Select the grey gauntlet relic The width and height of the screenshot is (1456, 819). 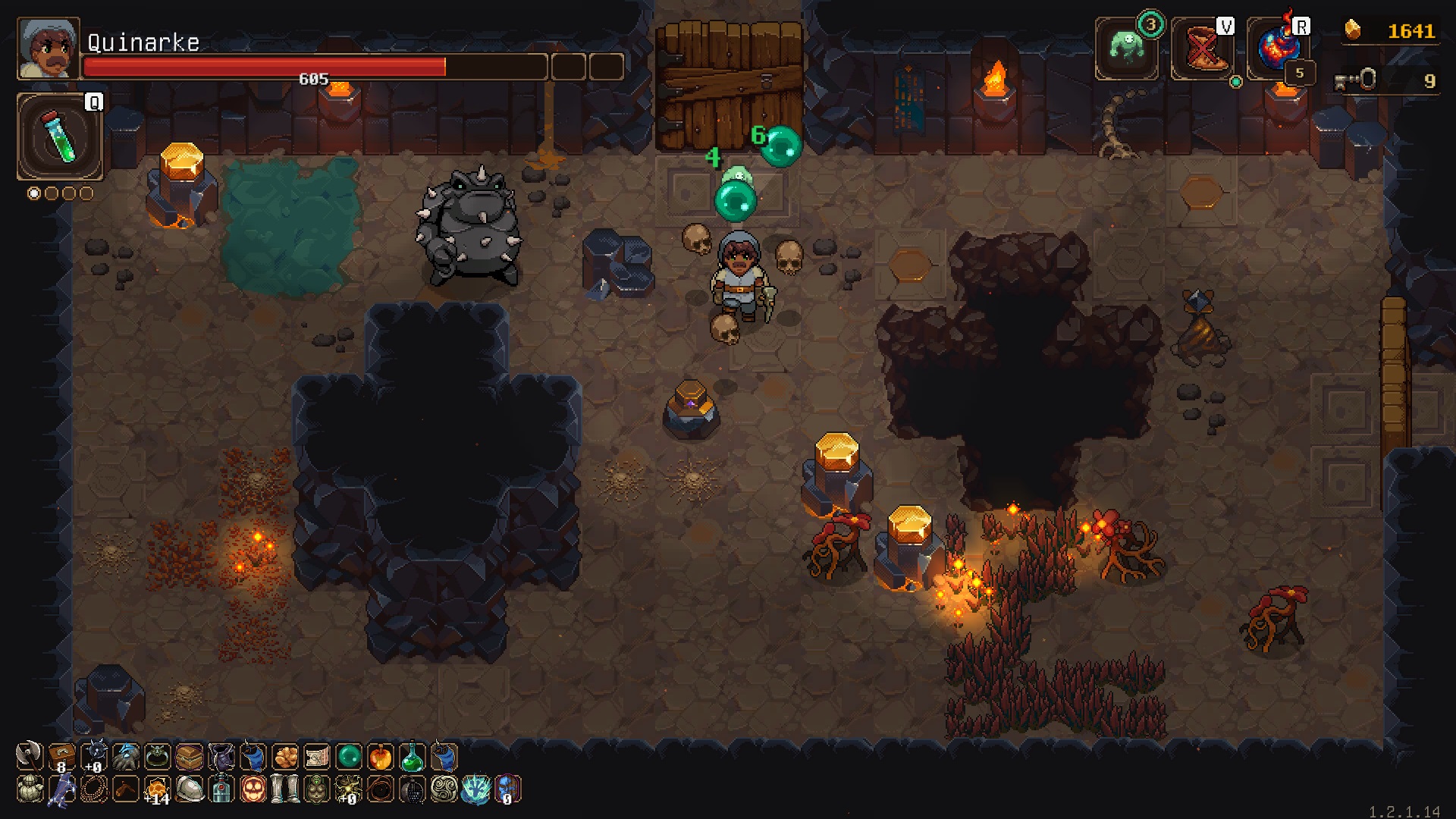125,756
